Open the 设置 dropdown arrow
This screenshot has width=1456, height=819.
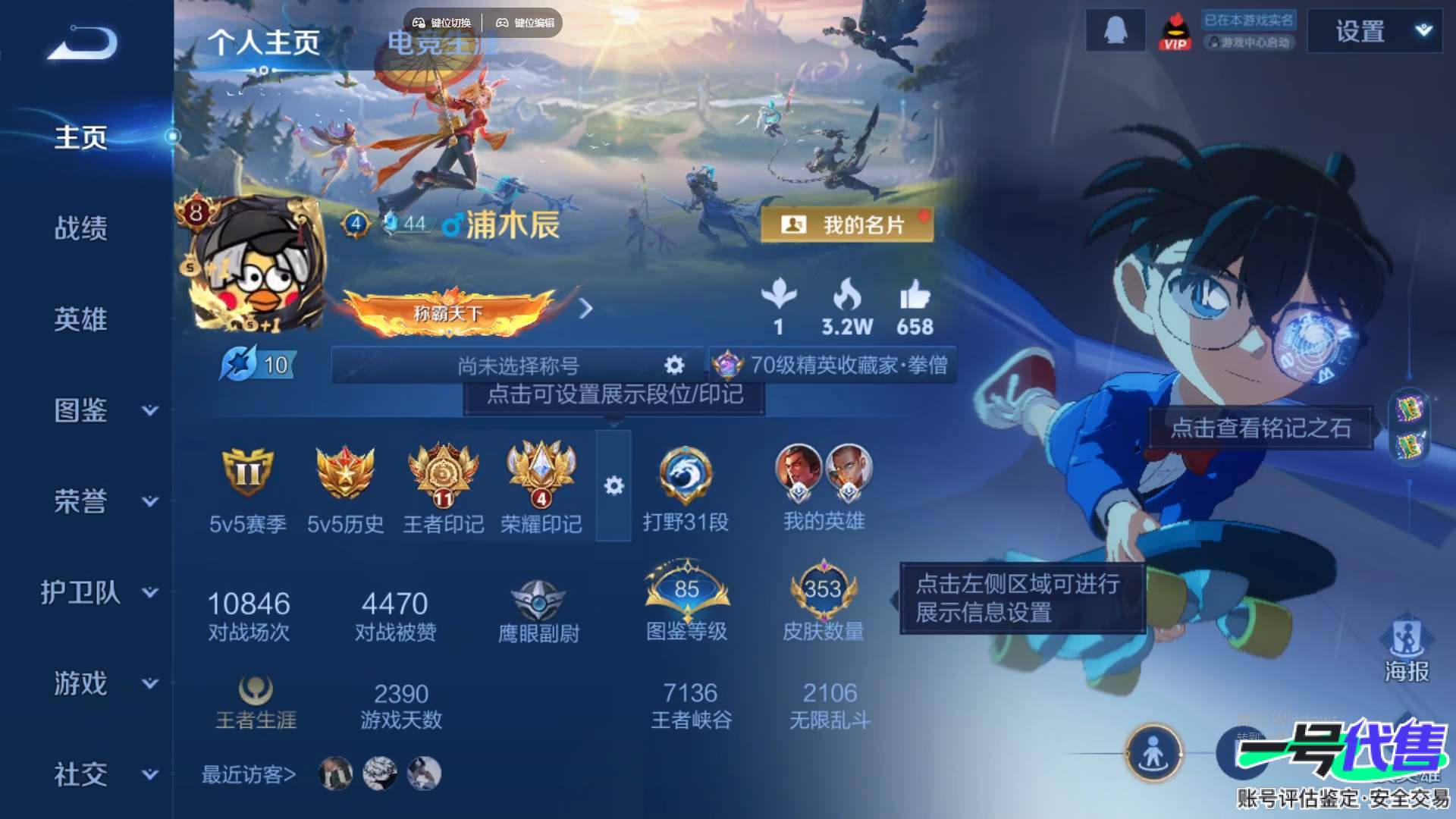(x=1423, y=31)
